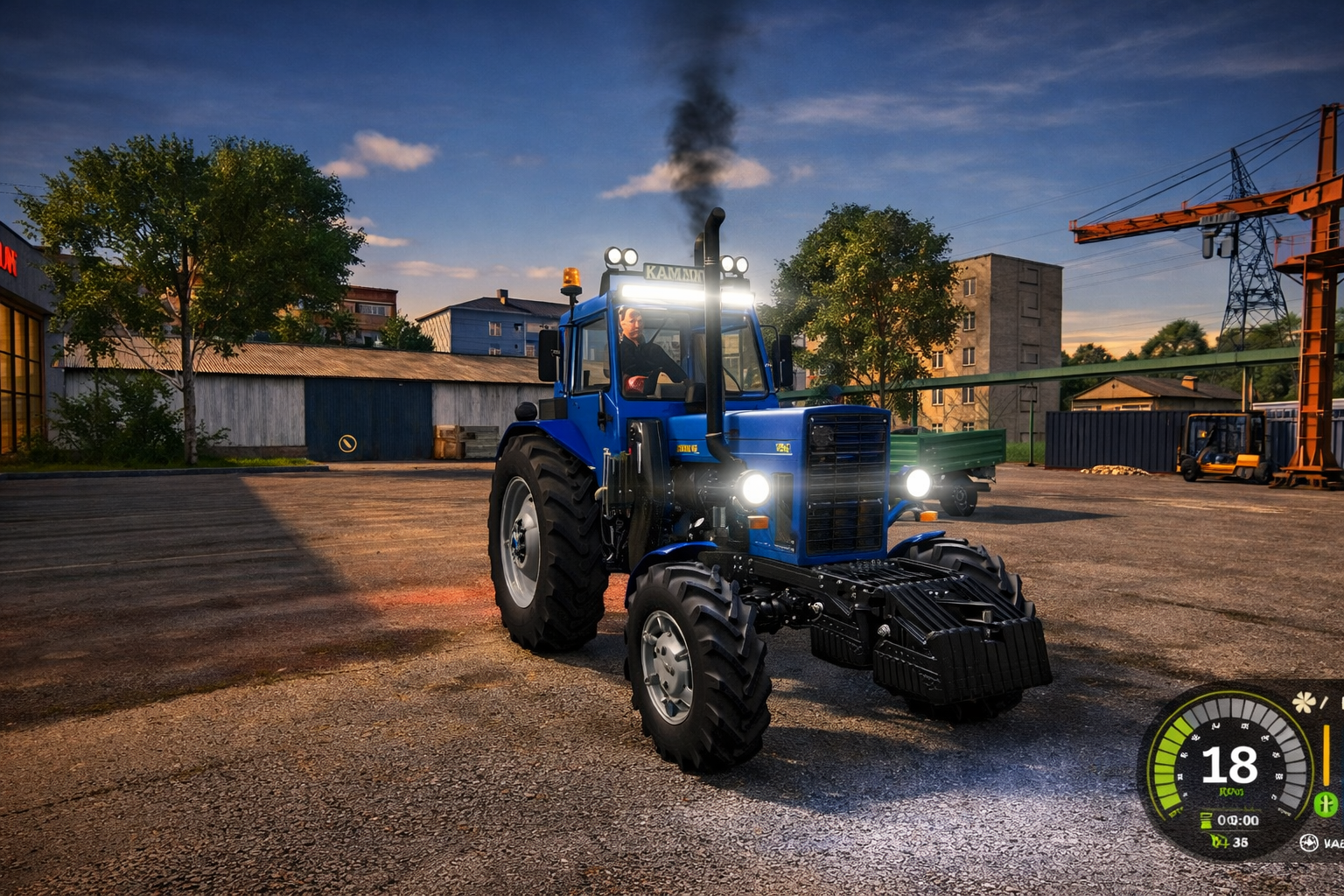This screenshot has height=896, width=1344.
Task: Click the steering wheel icon beside the VAE label
Action: click(1309, 843)
